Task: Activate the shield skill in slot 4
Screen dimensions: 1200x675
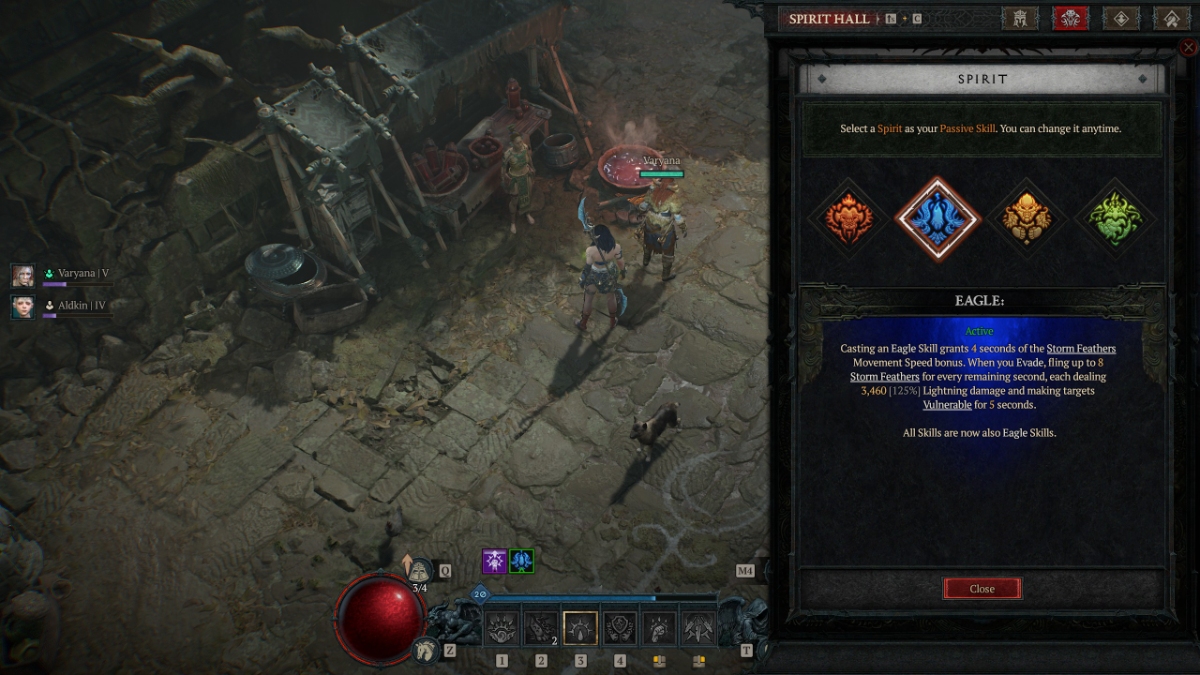Action: pyautogui.click(x=620, y=628)
